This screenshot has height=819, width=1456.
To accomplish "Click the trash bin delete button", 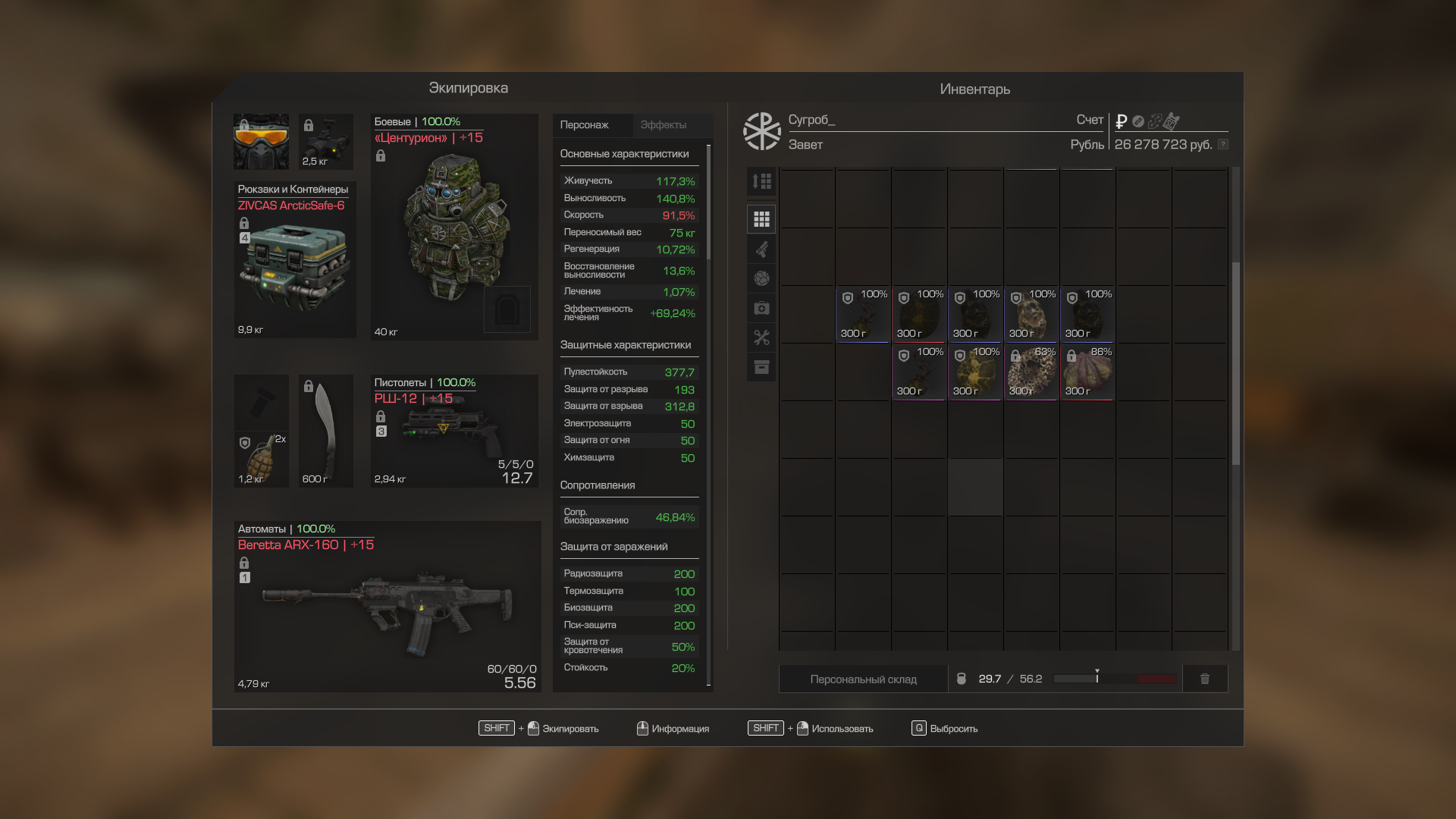I will tap(1204, 679).
